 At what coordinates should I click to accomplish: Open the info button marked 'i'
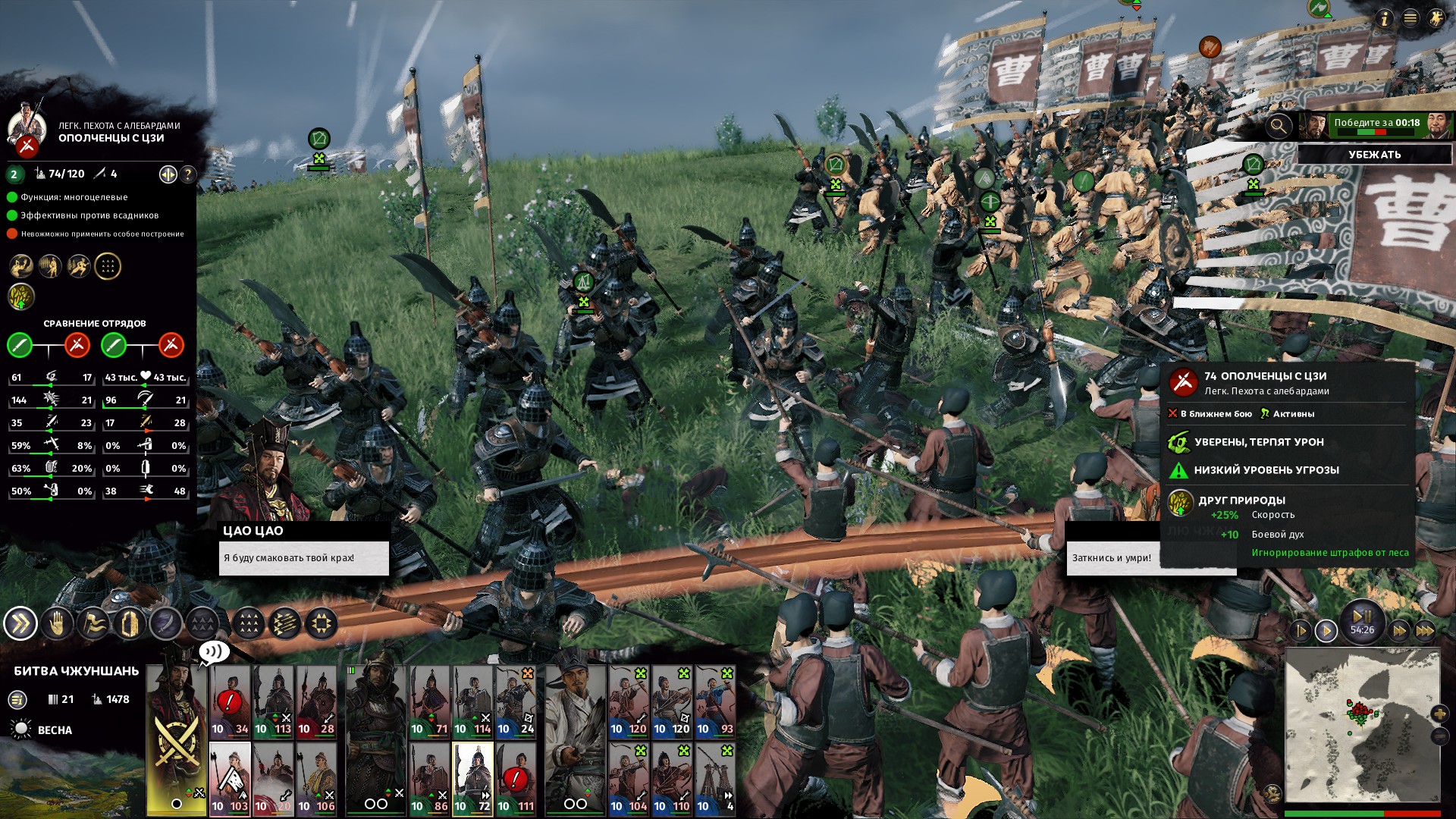click(x=1385, y=18)
